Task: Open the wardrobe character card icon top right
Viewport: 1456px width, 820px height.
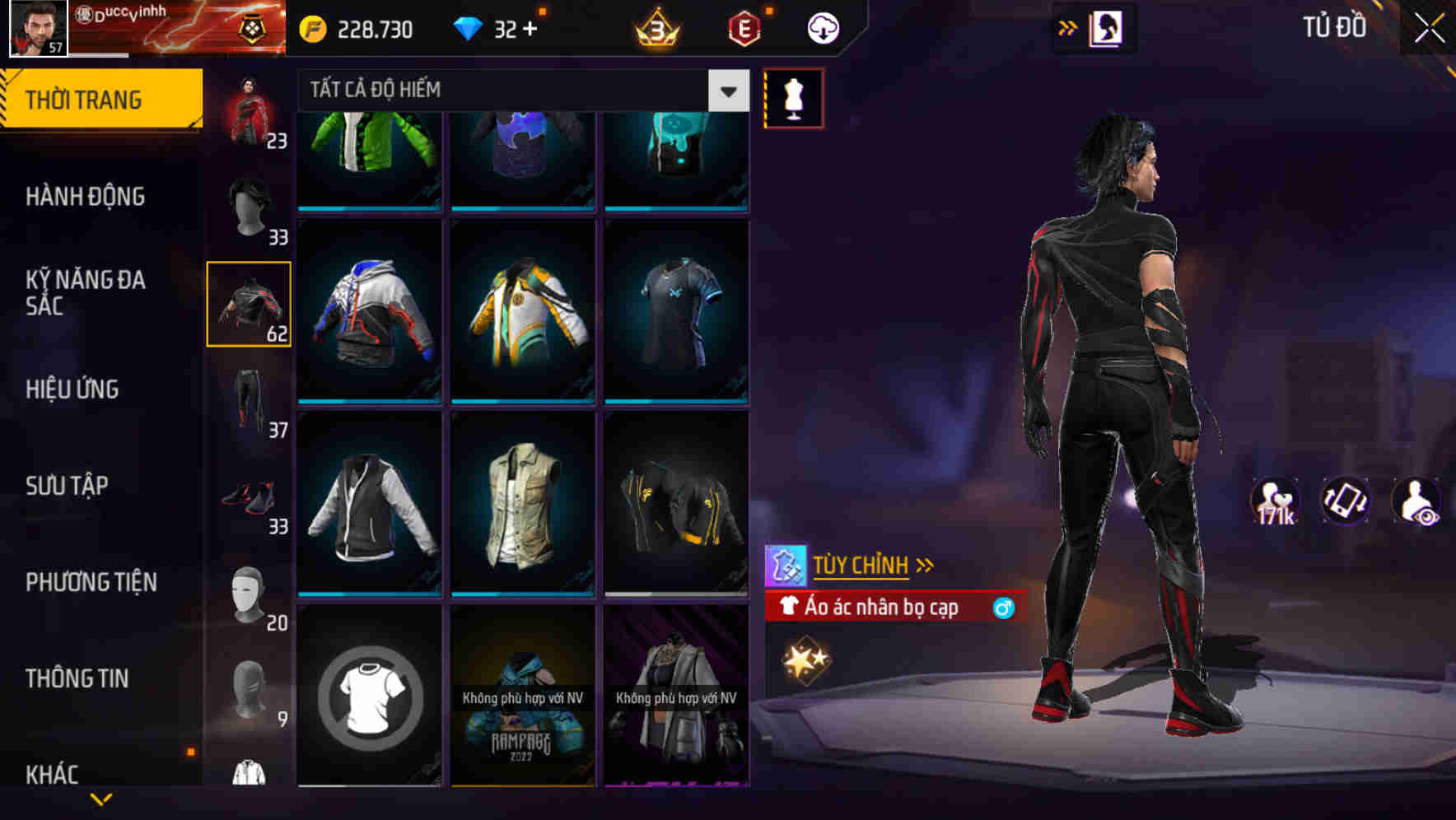Action: click(1107, 26)
